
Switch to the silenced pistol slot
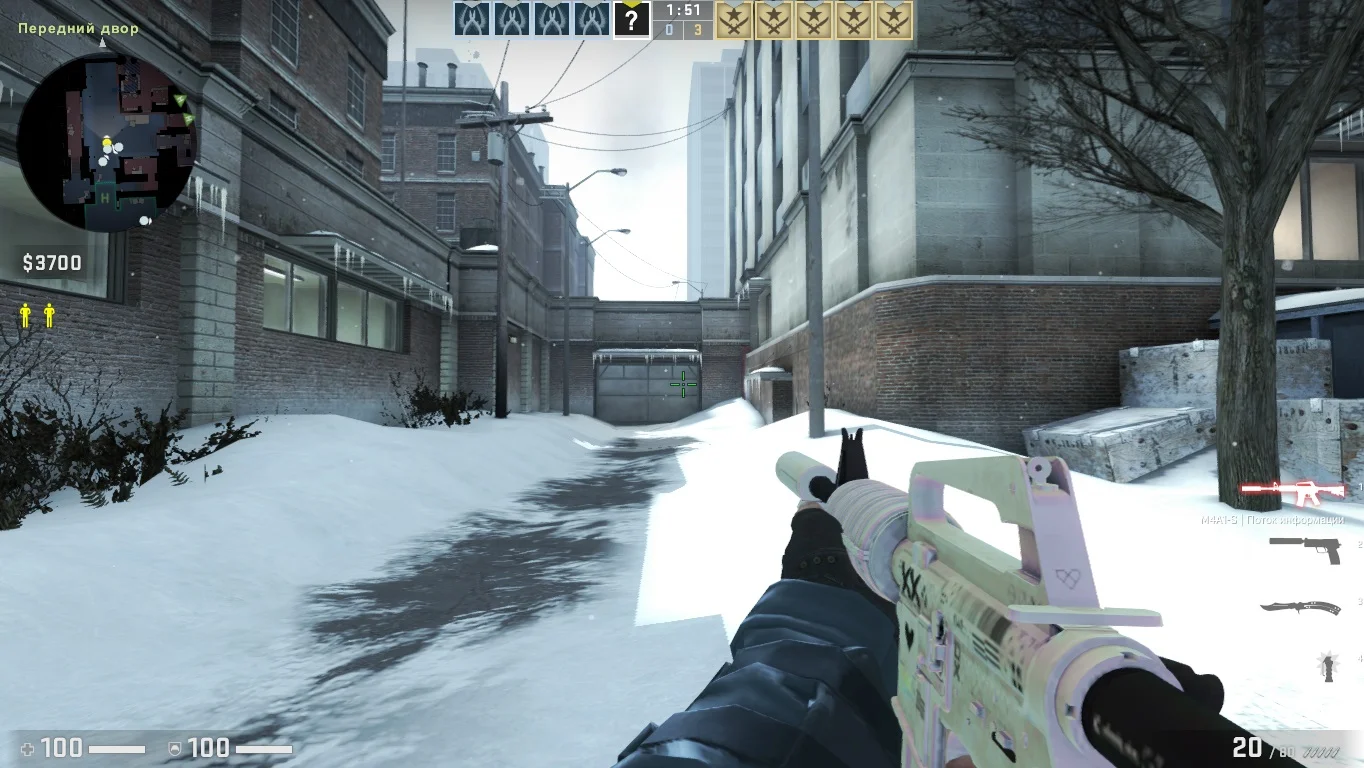click(1305, 549)
